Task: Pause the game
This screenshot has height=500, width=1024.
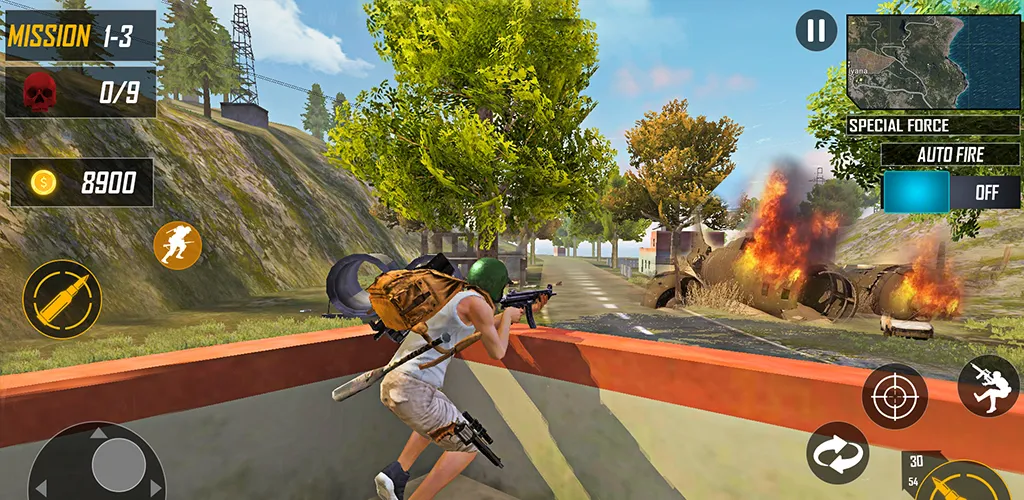Action: (x=816, y=31)
